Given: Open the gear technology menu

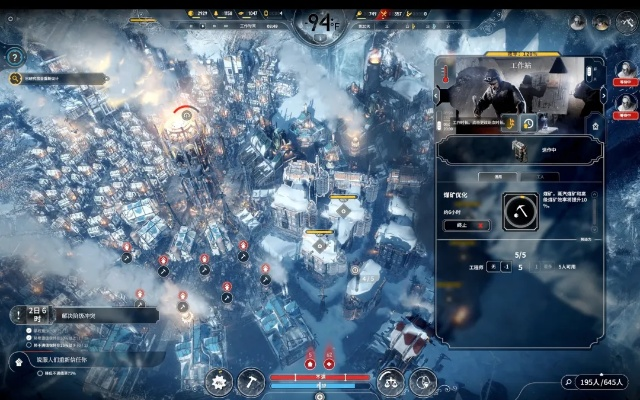Looking at the screenshot, I should coord(218,381).
